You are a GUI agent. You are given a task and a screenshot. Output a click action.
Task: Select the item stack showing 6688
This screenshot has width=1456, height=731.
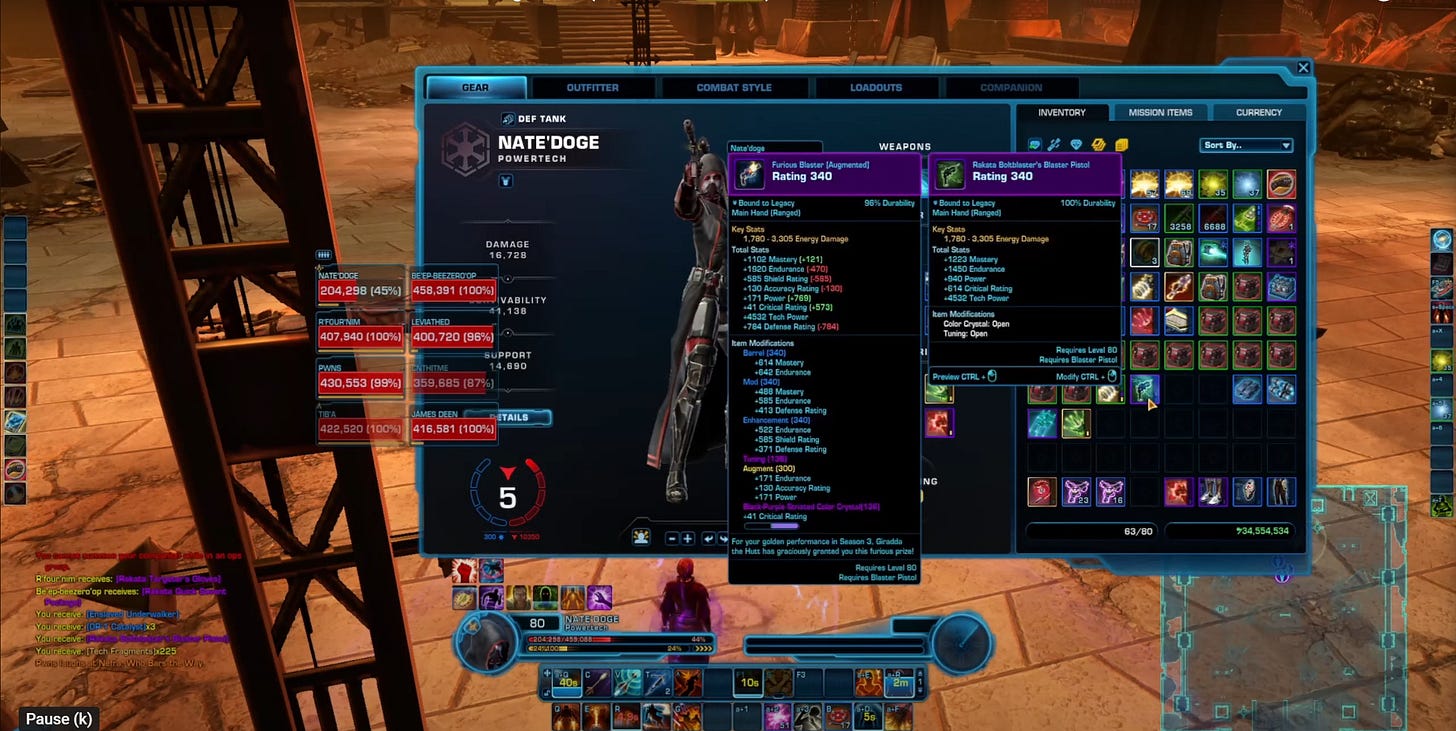click(1213, 220)
